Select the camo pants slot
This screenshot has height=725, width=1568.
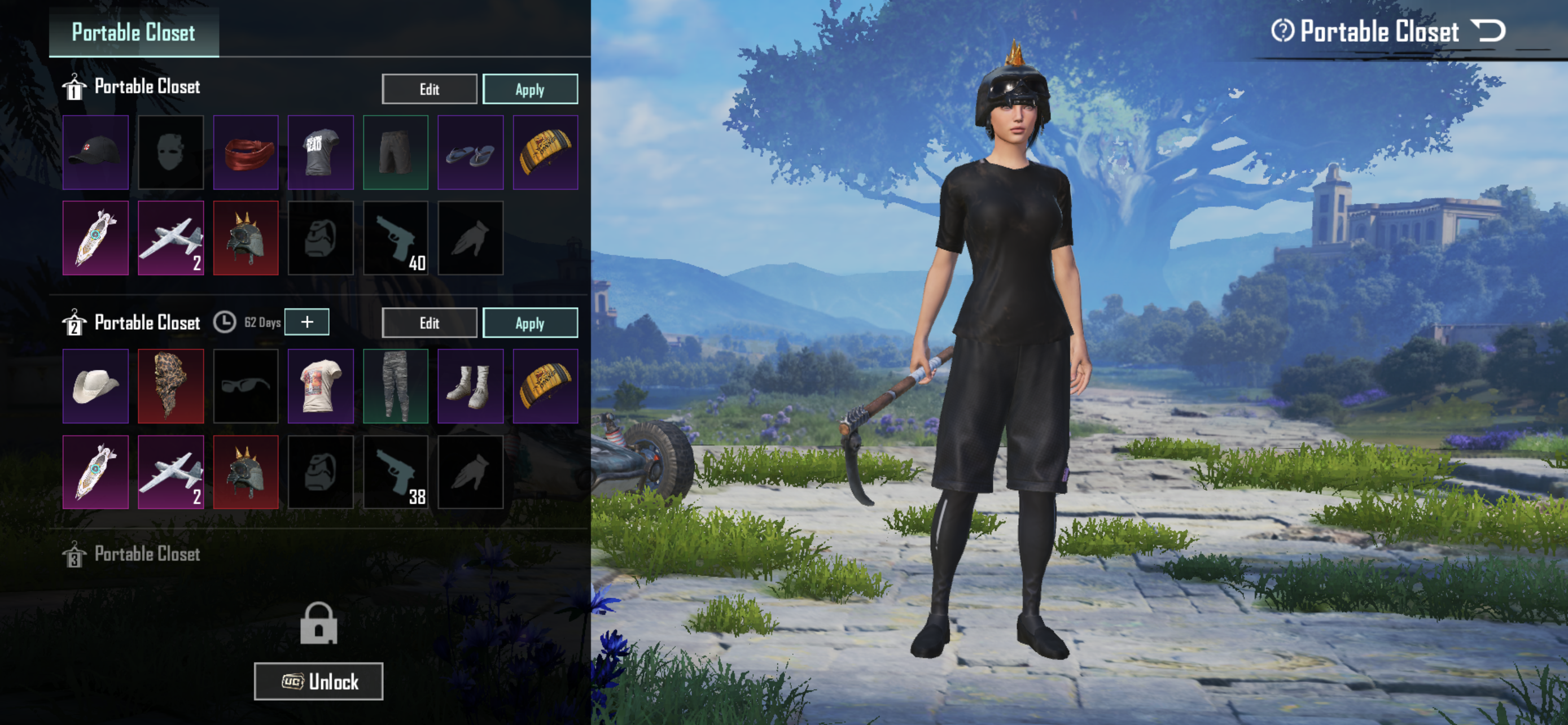pos(396,386)
